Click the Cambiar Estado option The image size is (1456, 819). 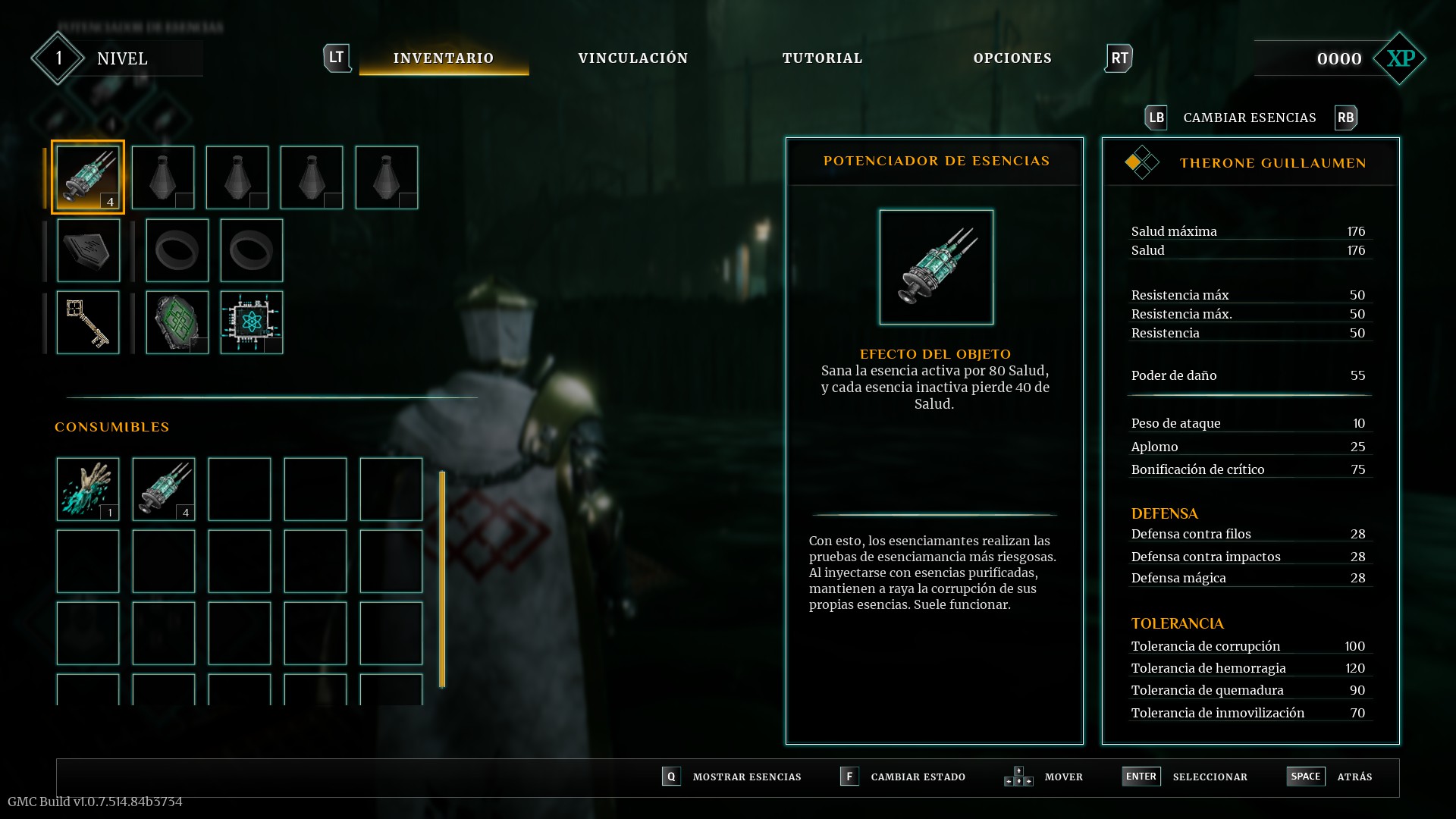pos(918,777)
